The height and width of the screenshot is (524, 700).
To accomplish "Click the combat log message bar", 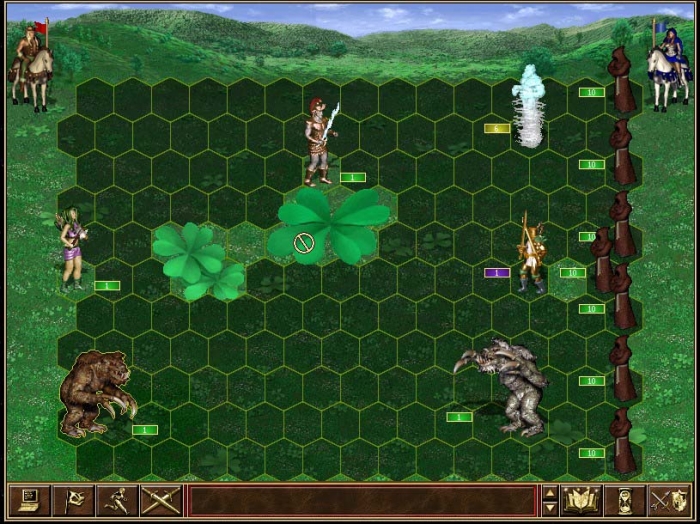I will pos(362,499).
